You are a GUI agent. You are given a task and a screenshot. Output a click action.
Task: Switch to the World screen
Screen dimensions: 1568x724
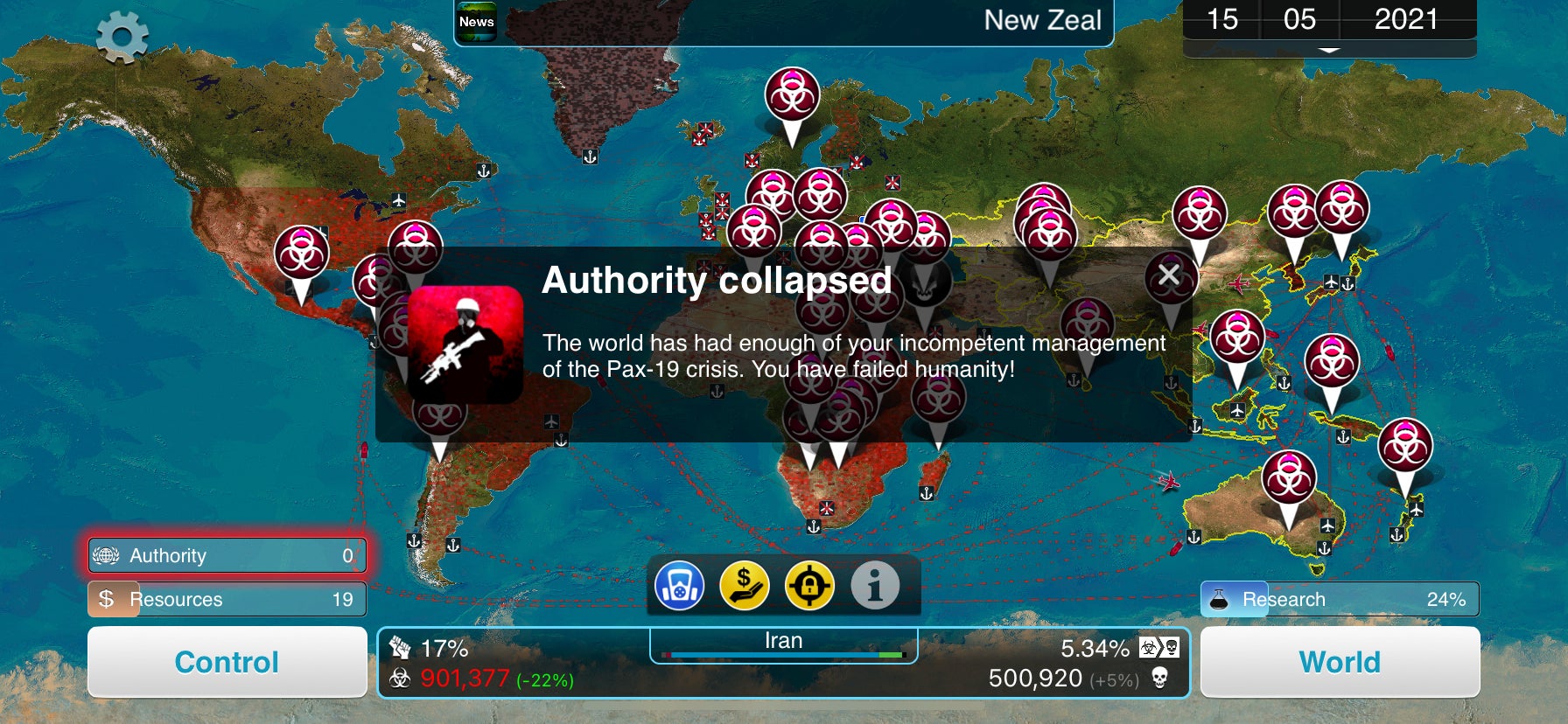pyautogui.click(x=1340, y=662)
